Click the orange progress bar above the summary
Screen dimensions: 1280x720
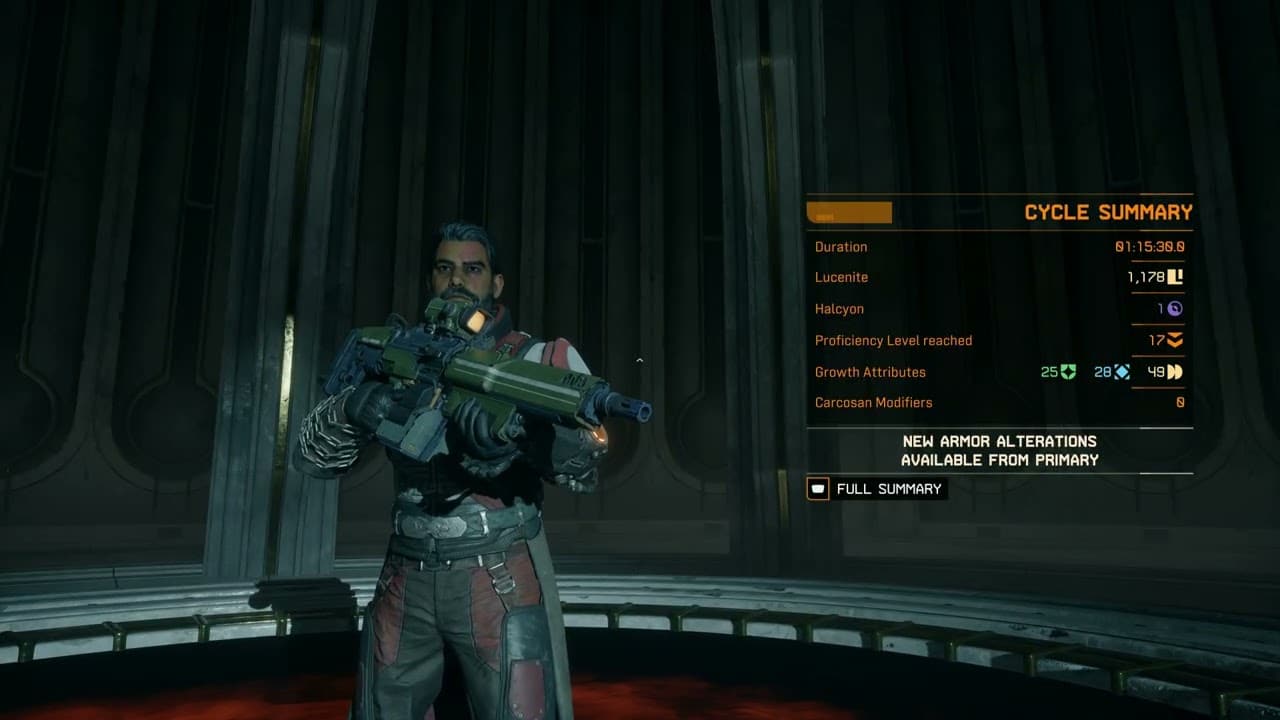point(849,212)
